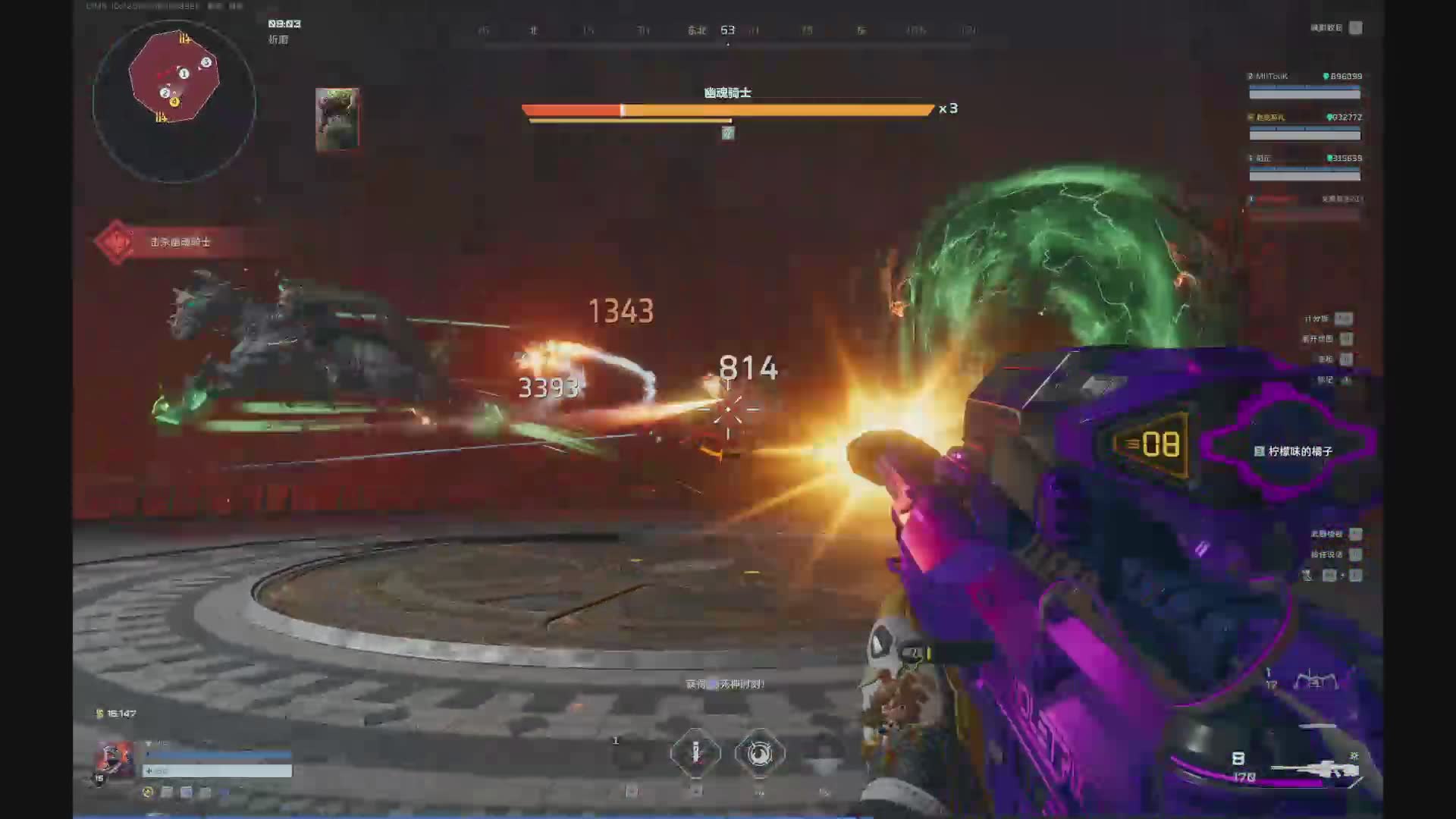This screenshot has height=819, width=1456.
Task: Open the circular minimap
Action: pos(174,101)
